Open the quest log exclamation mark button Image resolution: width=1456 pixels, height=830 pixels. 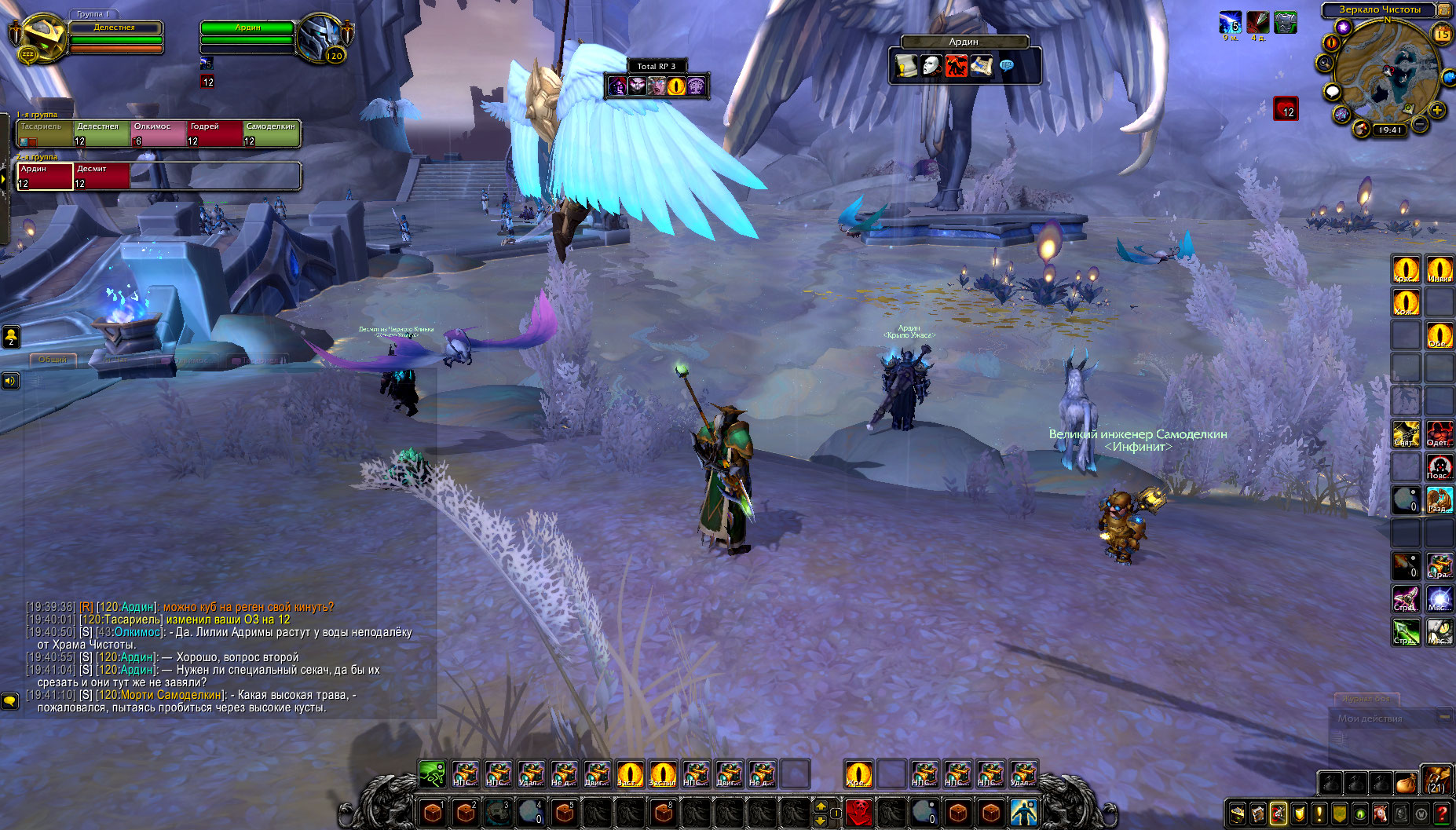[x=1319, y=814]
